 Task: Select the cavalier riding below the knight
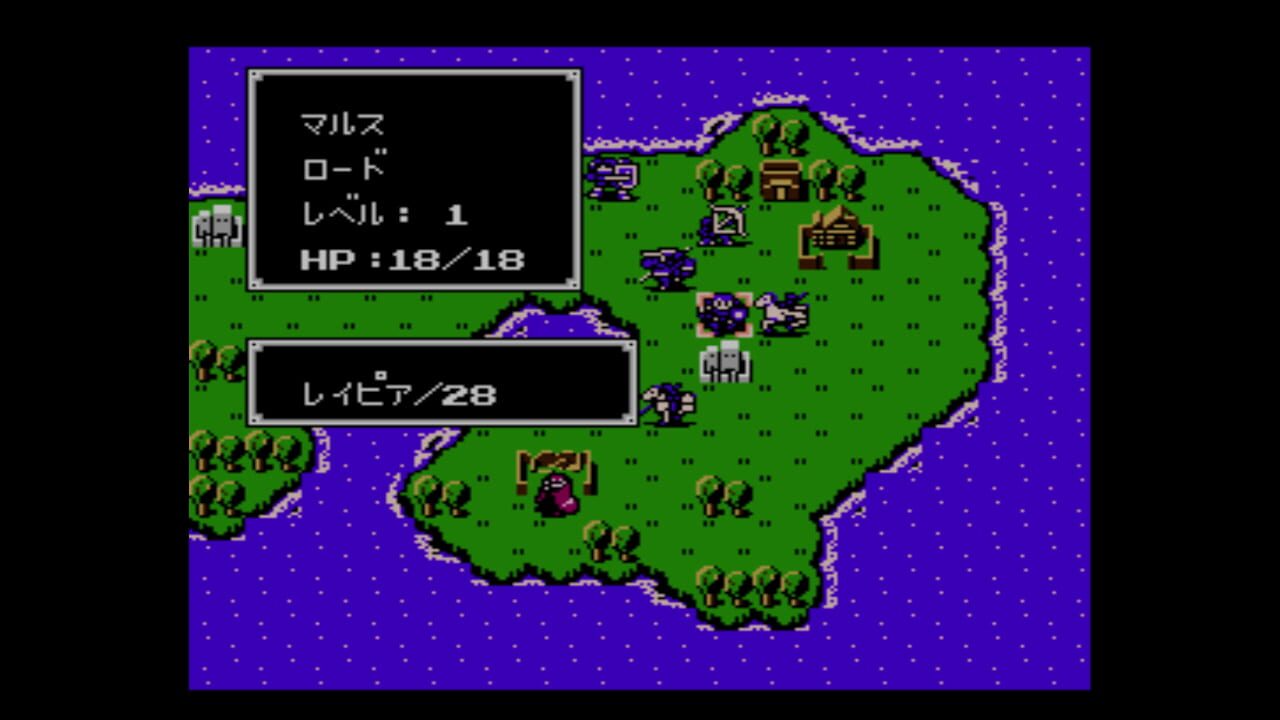[670, 265]
